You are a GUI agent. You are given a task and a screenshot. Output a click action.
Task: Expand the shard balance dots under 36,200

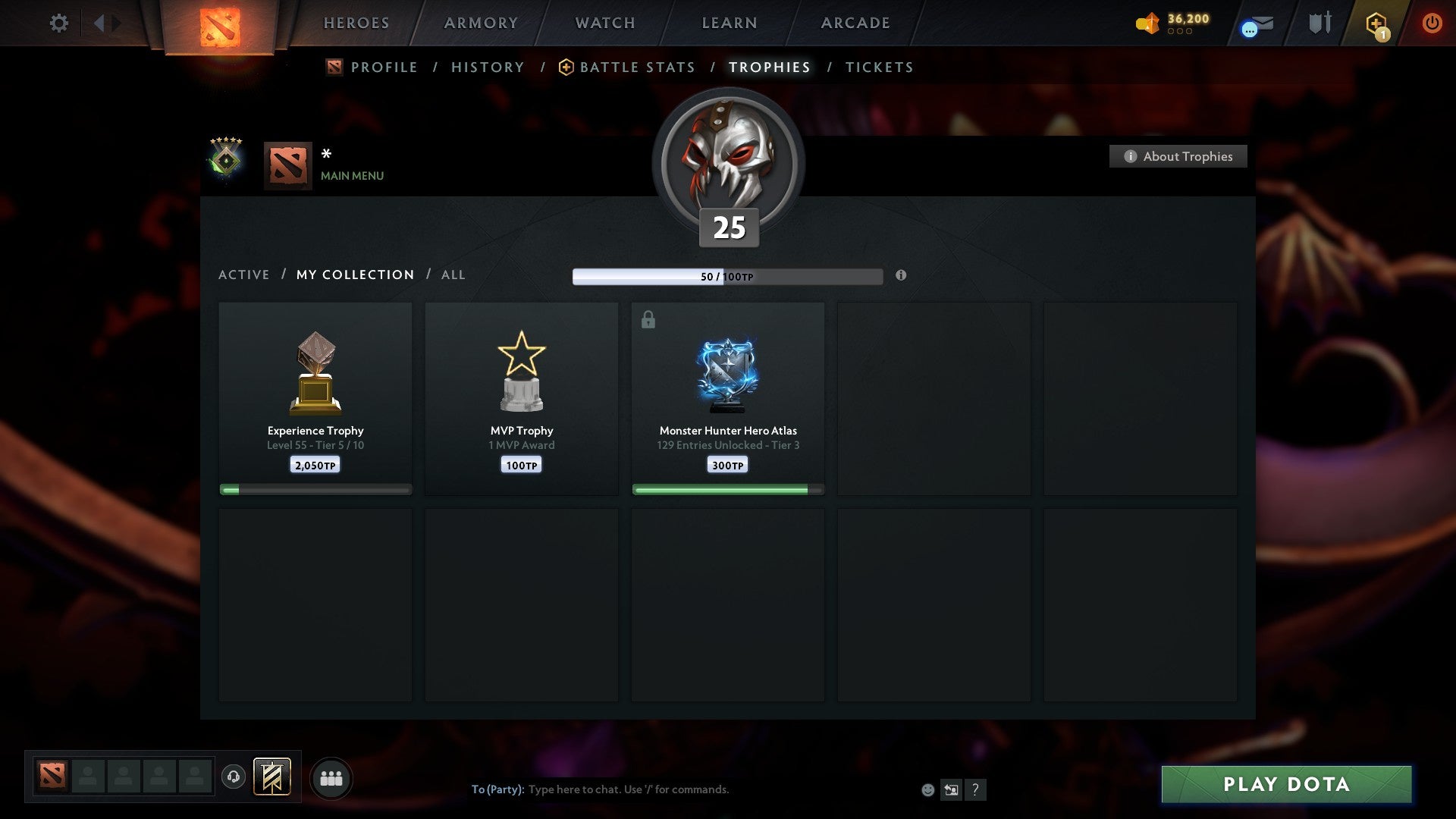1180,33
